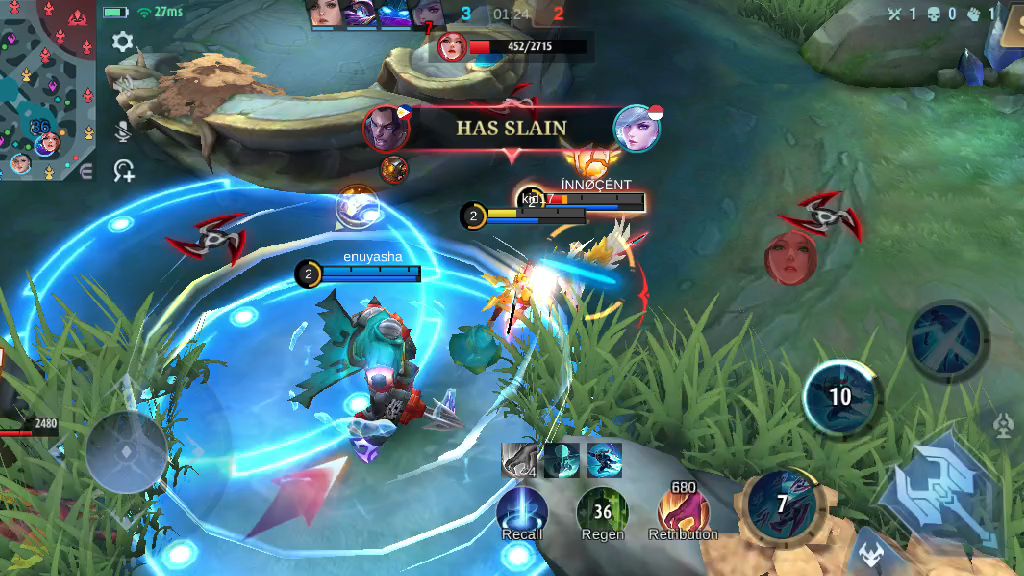Select the claw item icon above Recall
The width and height of the screenshot is (1024, 576).
[x=519, y=460]
